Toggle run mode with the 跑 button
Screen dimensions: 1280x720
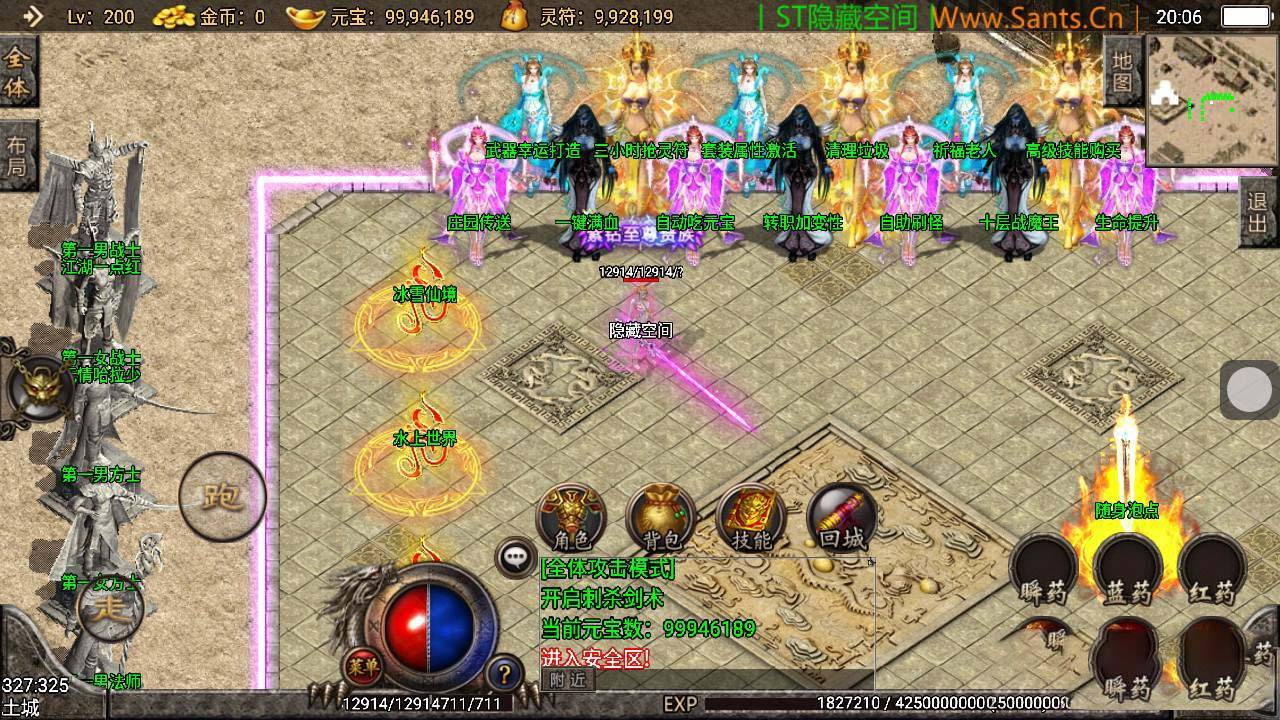[x=222, y=497]
